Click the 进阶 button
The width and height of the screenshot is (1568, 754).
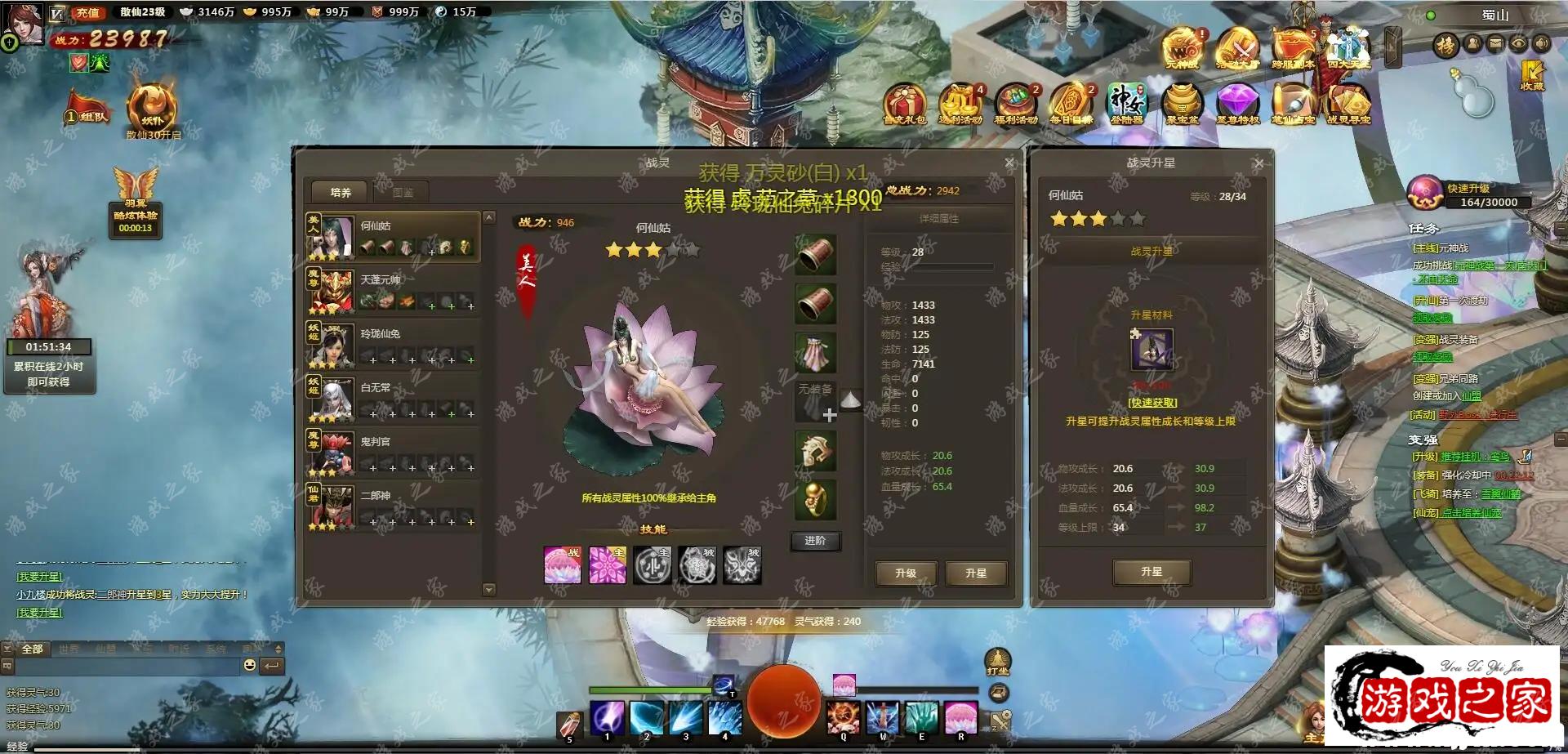point(815,541)
